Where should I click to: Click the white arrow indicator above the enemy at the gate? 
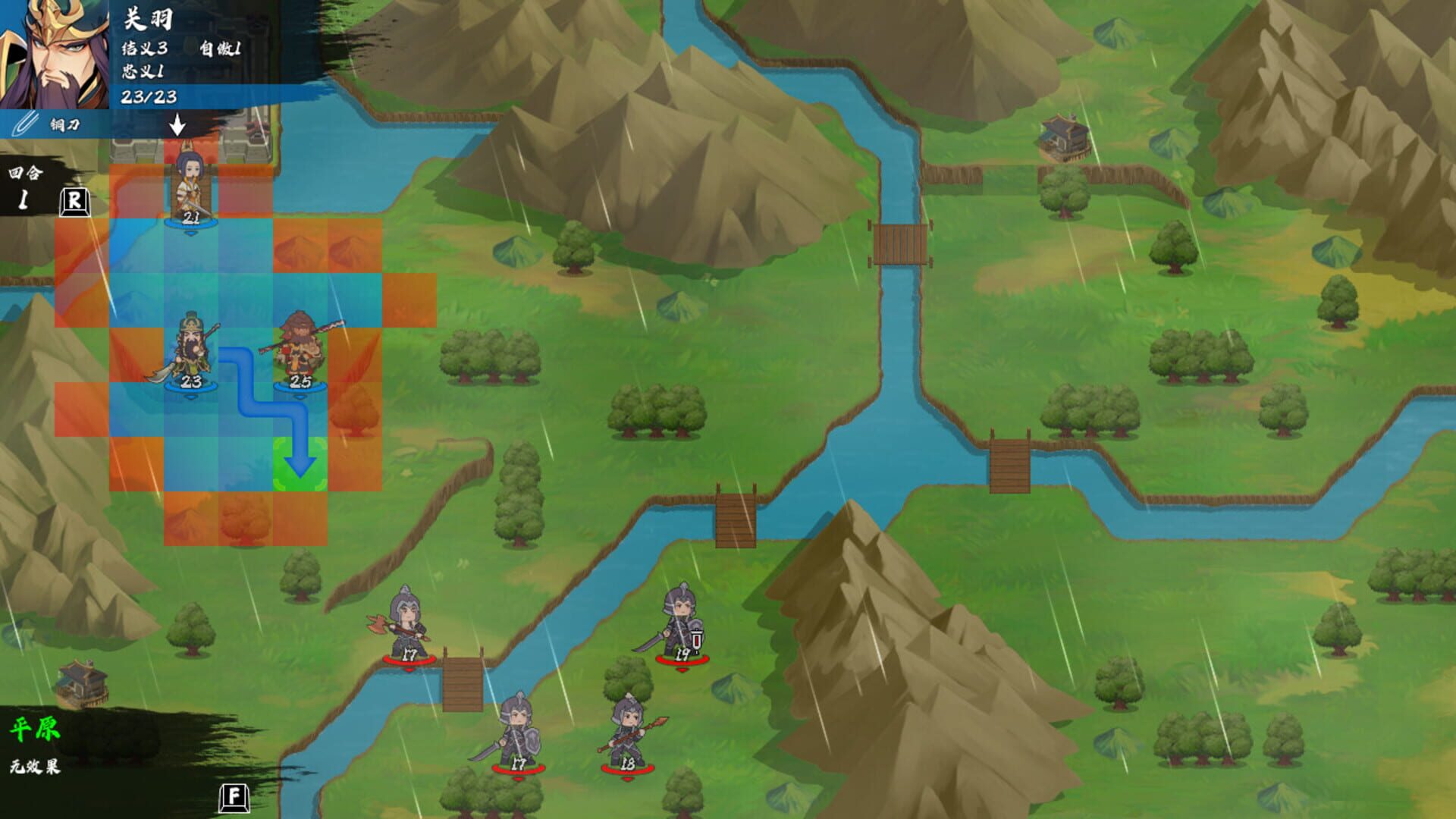coord(178,125)
